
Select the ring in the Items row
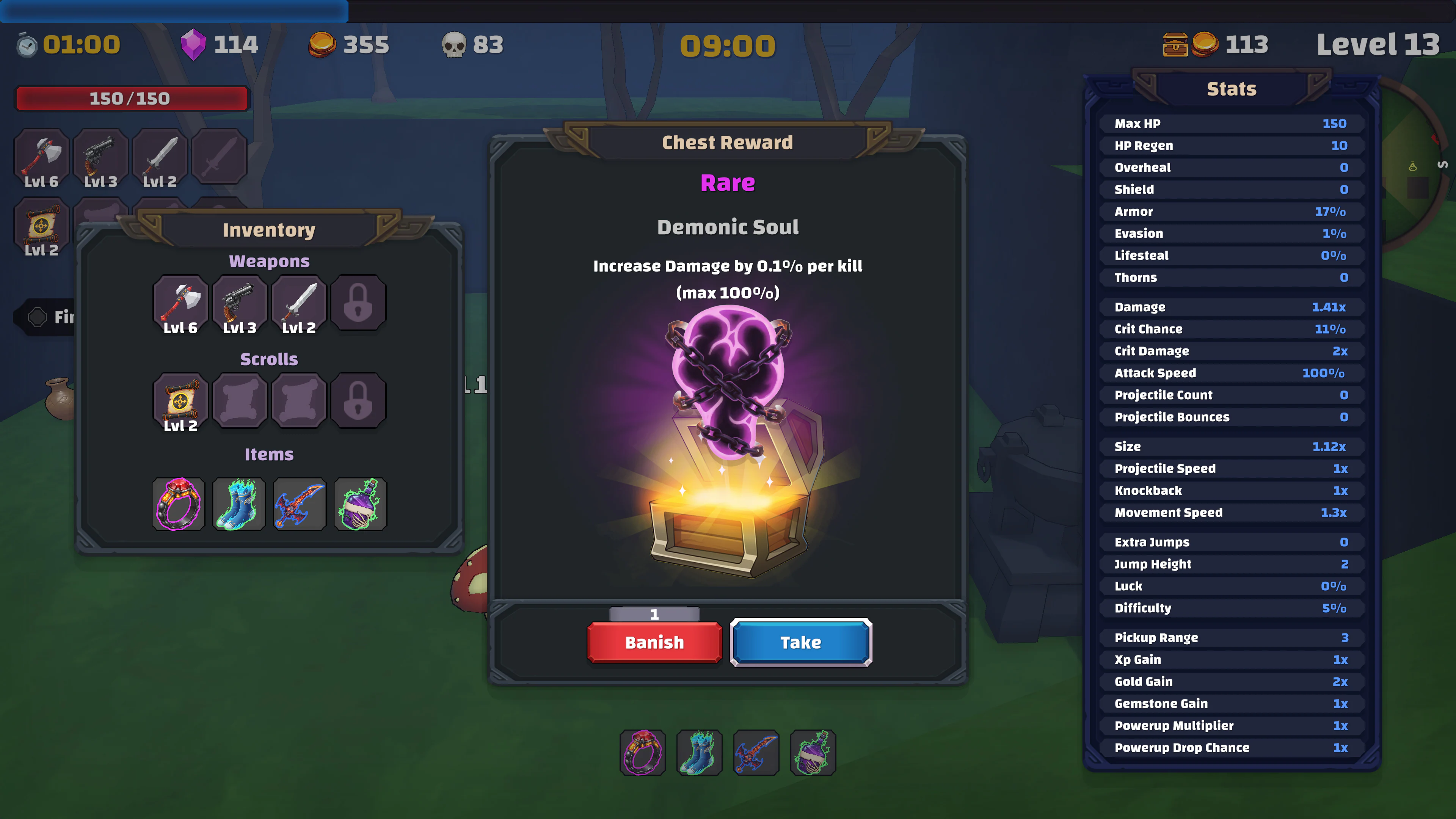pyautogui.click(x=179, y=504)
